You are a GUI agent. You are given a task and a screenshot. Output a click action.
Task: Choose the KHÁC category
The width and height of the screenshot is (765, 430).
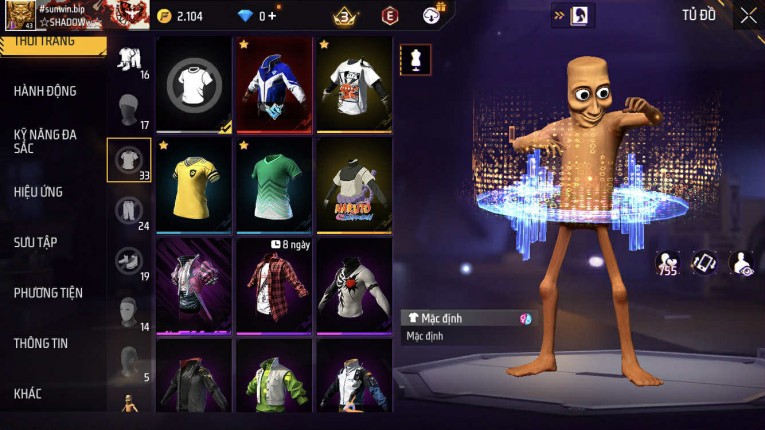(28, 394)
